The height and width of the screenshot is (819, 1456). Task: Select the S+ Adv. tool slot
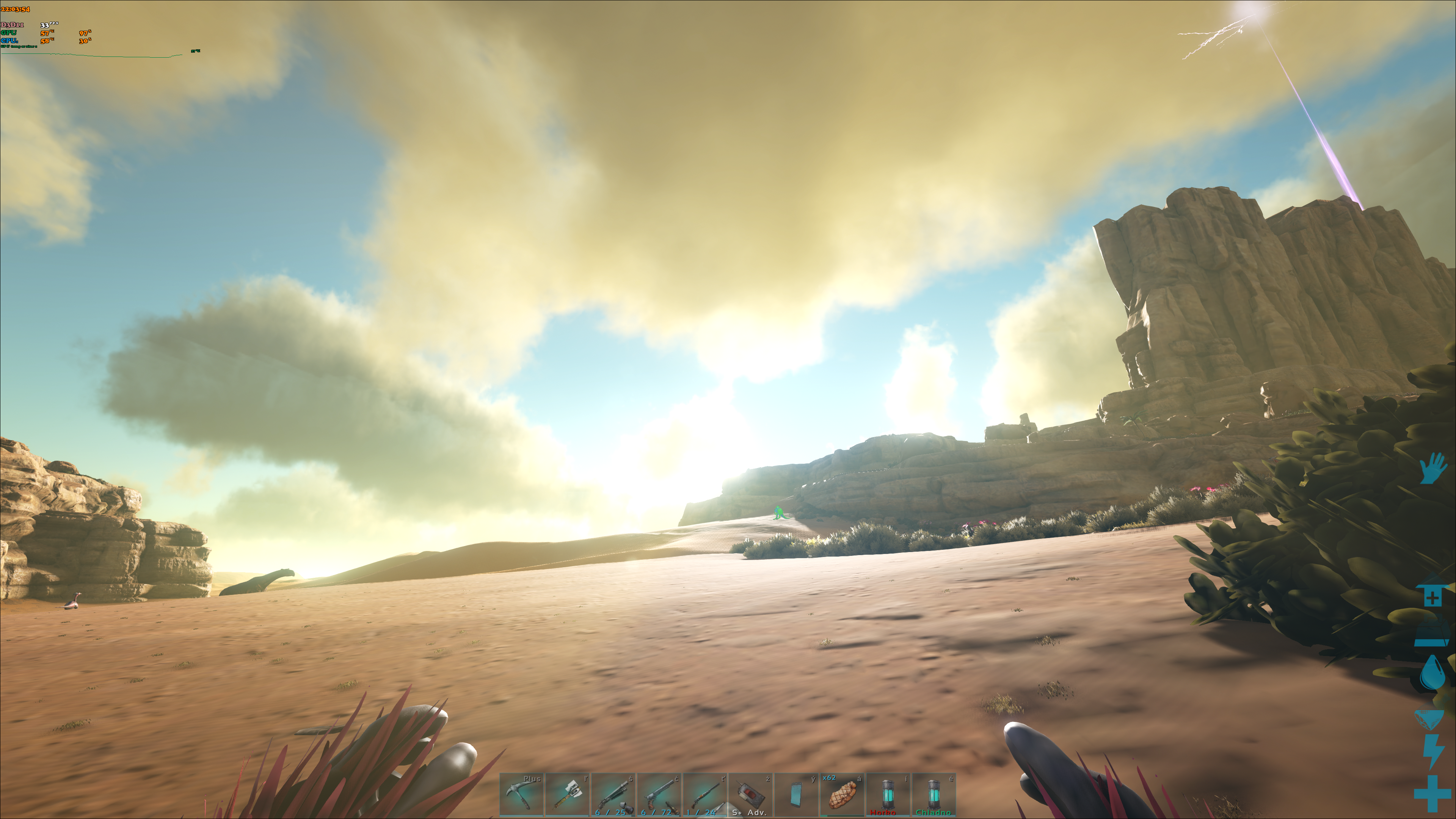click(x=751, y=795)
